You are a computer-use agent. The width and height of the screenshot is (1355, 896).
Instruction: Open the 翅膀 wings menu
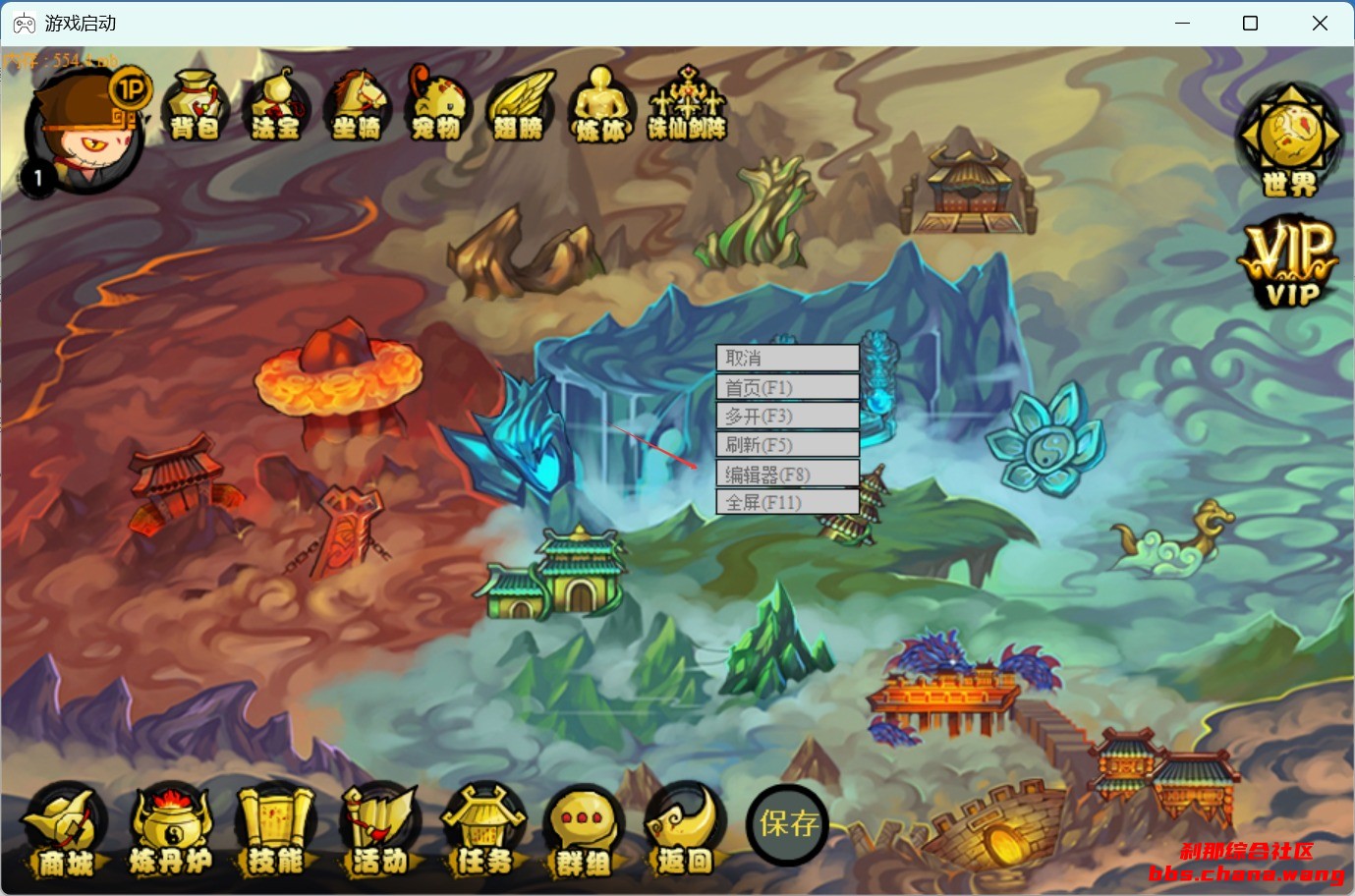tap(519, 105)
